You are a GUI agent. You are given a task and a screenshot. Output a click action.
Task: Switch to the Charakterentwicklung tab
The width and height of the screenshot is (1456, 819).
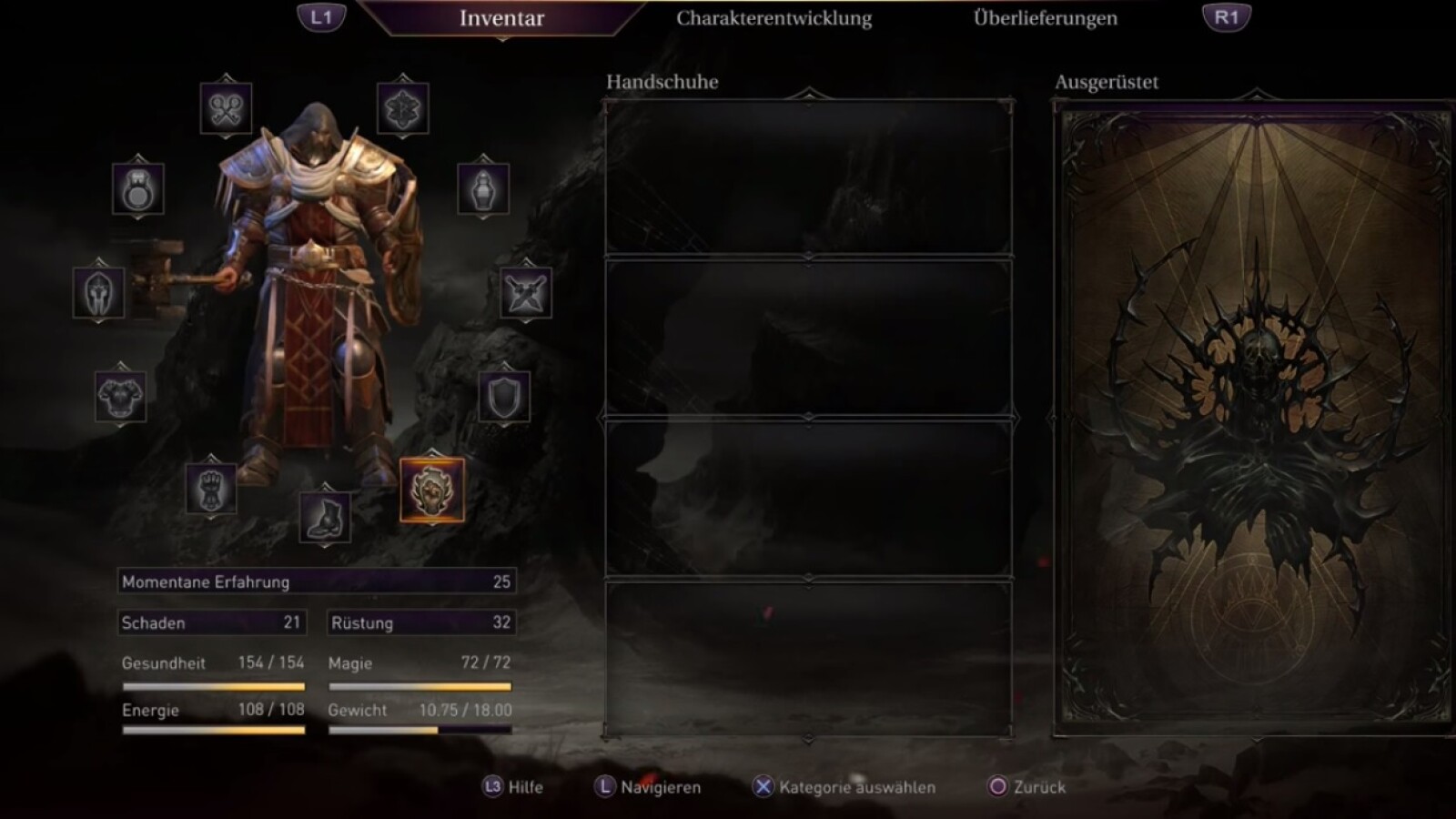click(773, 18)
